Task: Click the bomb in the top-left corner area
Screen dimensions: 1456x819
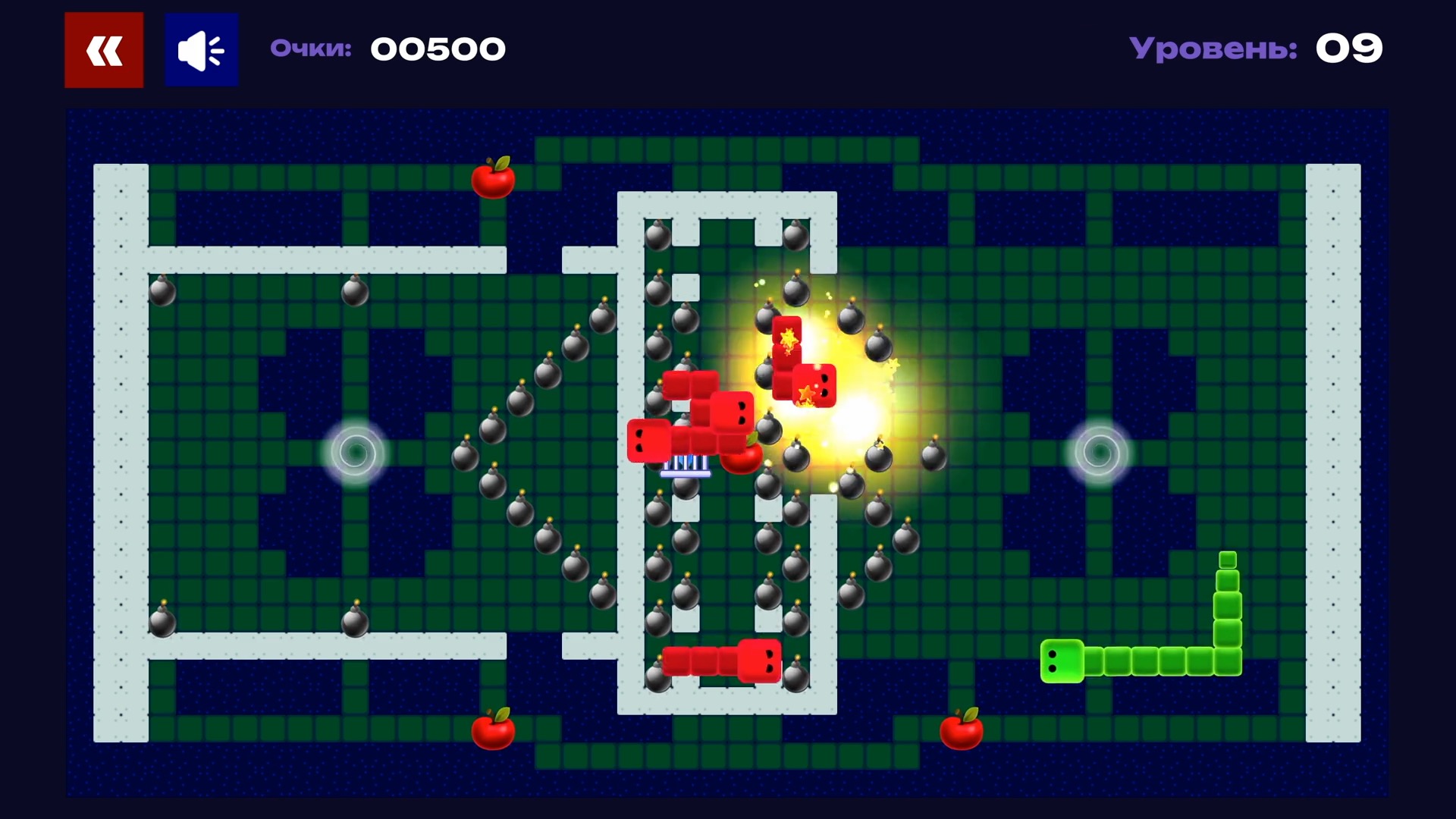Action: tap(162, 292)
